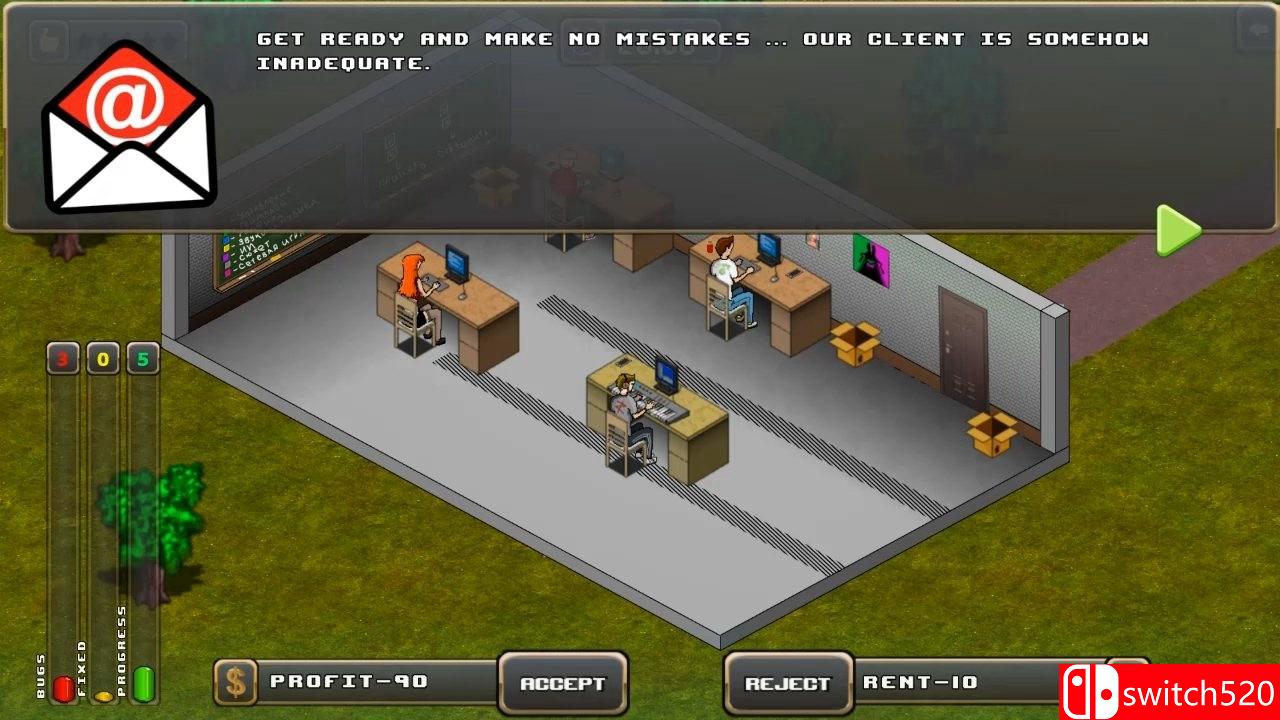The width and height of the screenshot is (1280, 720).
Task: Toggle the red Bugs indicator bulb
Action: tap(62, 688)
